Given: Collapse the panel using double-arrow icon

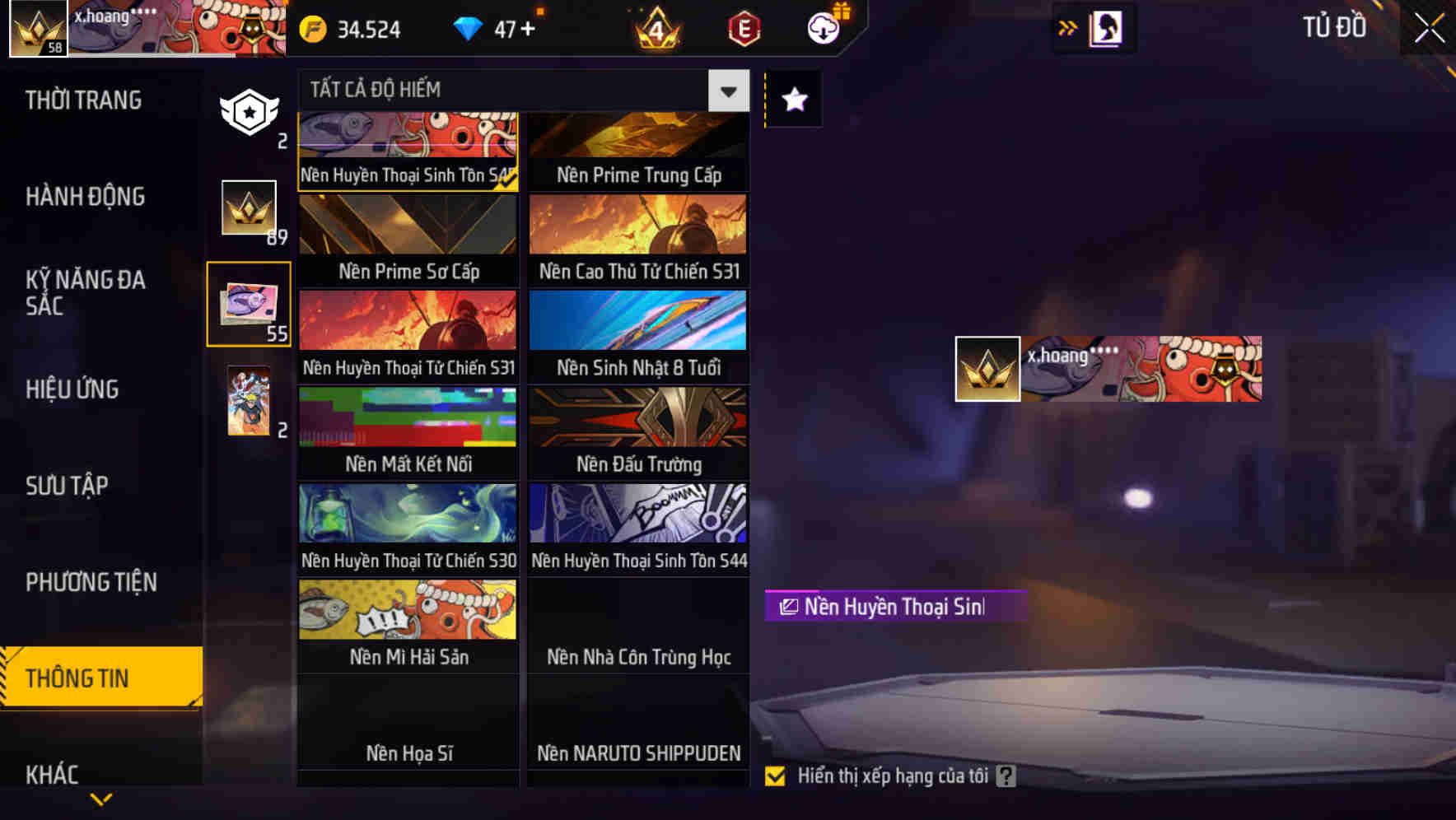Looking at the screenshot, I should point(1067,27).
